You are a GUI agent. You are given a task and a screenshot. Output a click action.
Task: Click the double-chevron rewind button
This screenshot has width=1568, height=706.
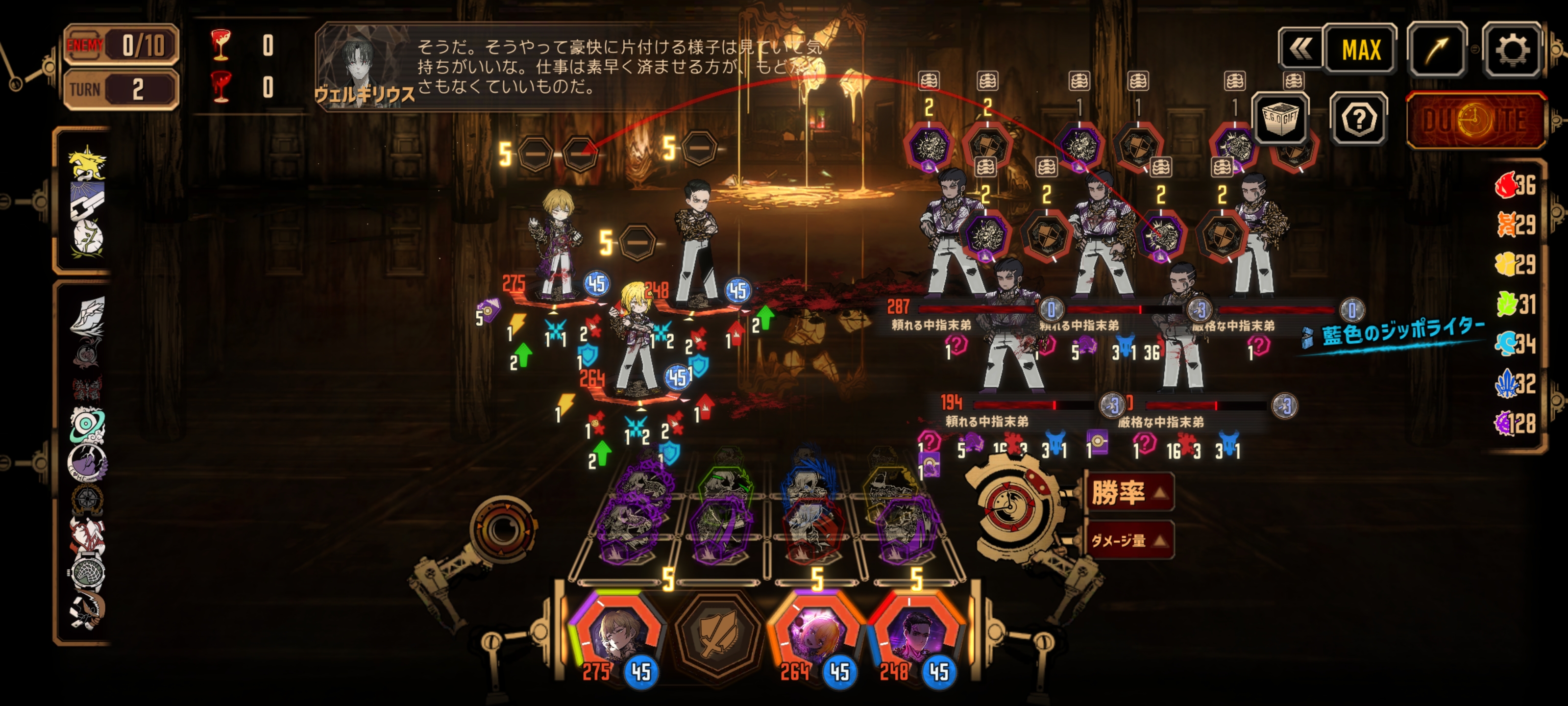1300,50
